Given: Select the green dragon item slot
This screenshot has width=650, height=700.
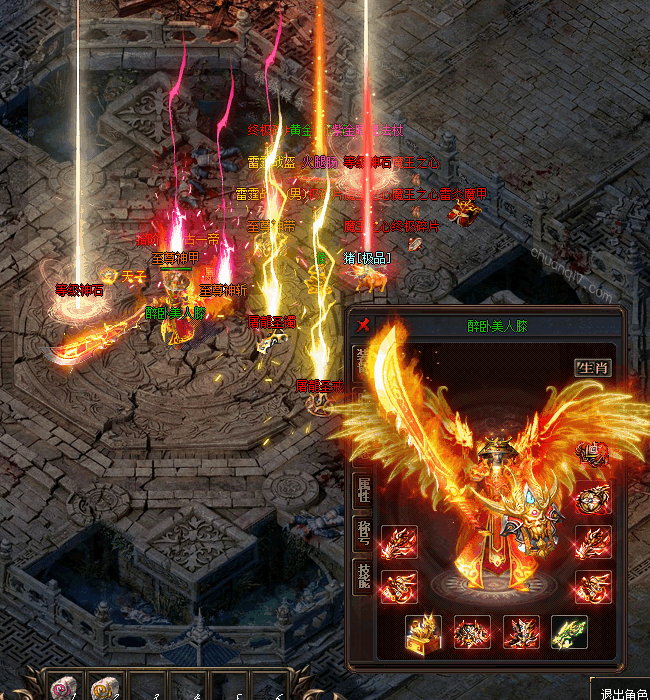Looking at the screenshot, I should [x=569, y=632].
